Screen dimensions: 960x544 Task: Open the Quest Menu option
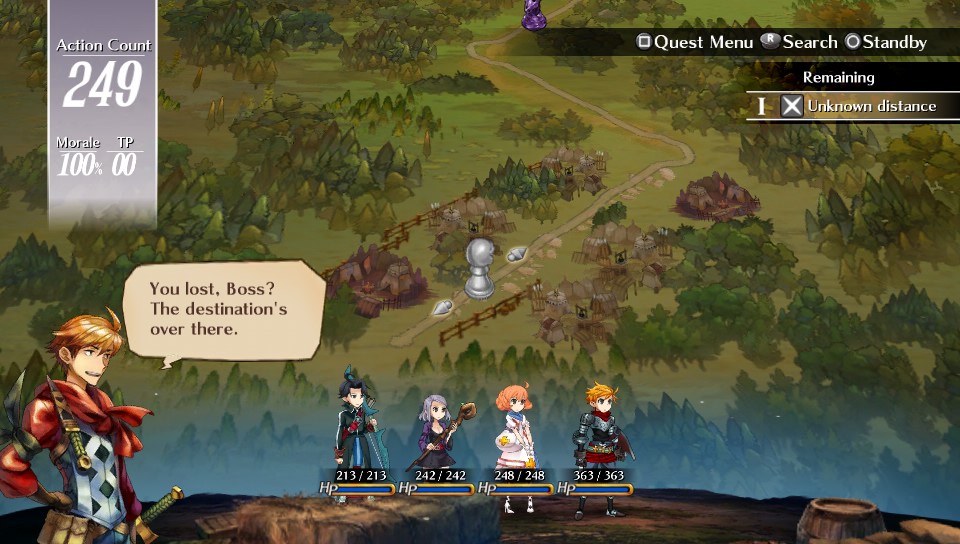tap(695, 42)
